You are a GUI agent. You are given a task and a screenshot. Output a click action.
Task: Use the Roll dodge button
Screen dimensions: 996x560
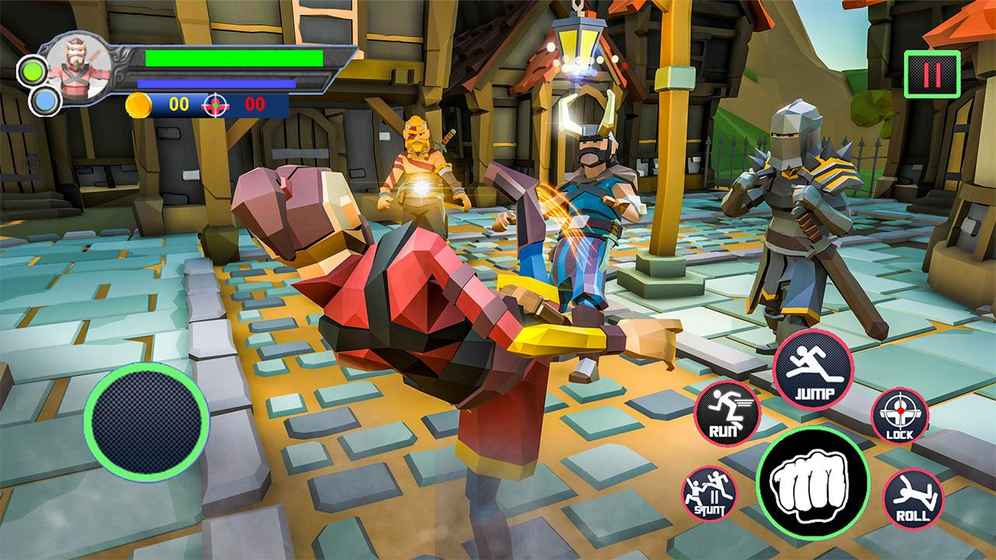tap(913, 497)
